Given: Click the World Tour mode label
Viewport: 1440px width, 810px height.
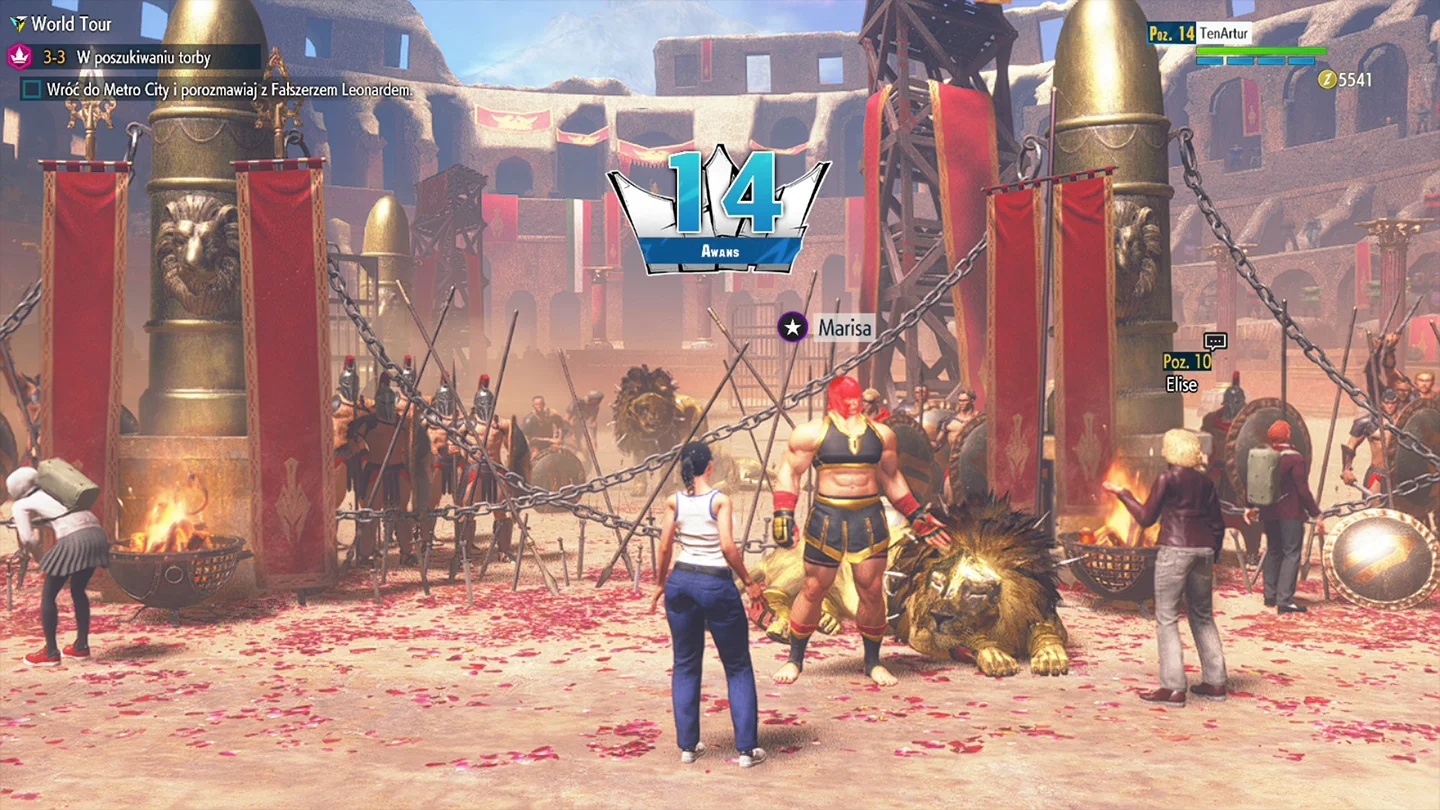Looking at the screenshot, I should pos(70,24).
